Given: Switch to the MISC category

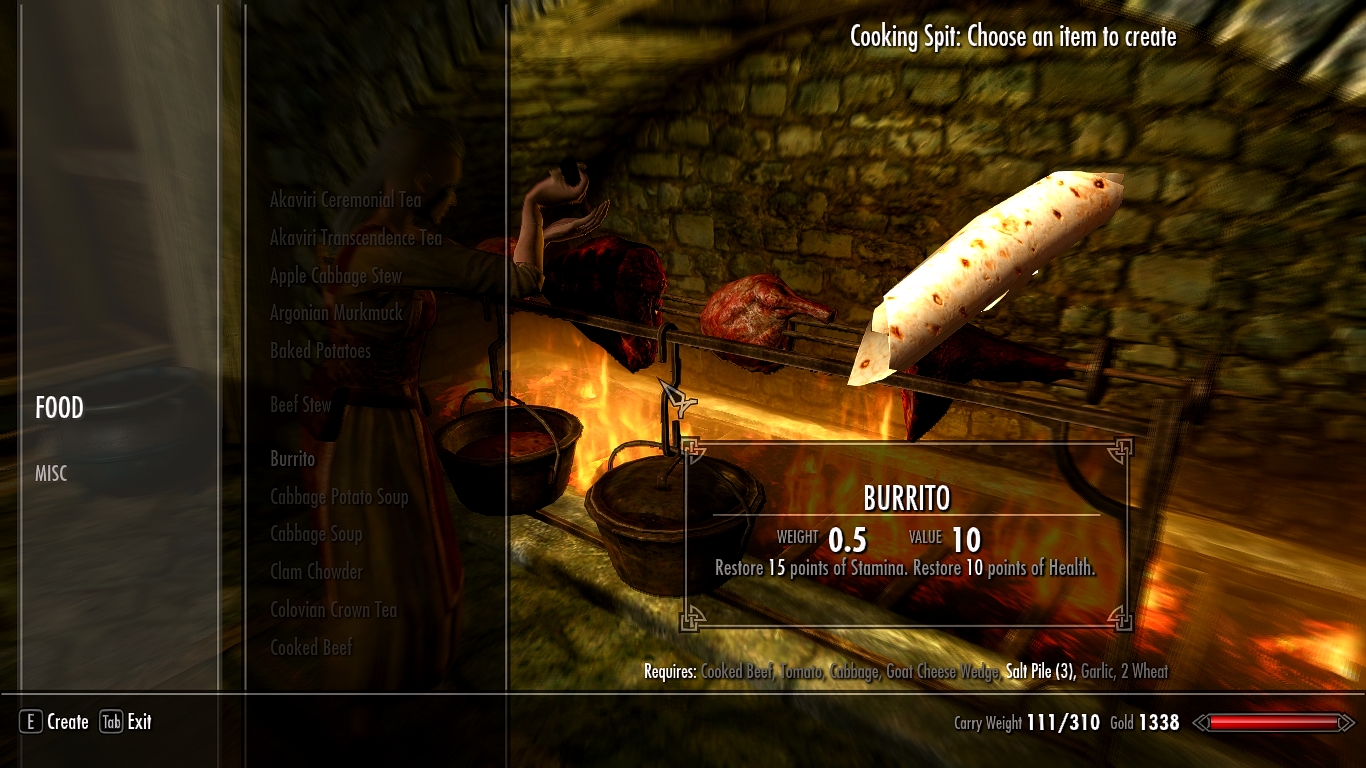Looking at the screenshot, I should [x=51, y=474].
